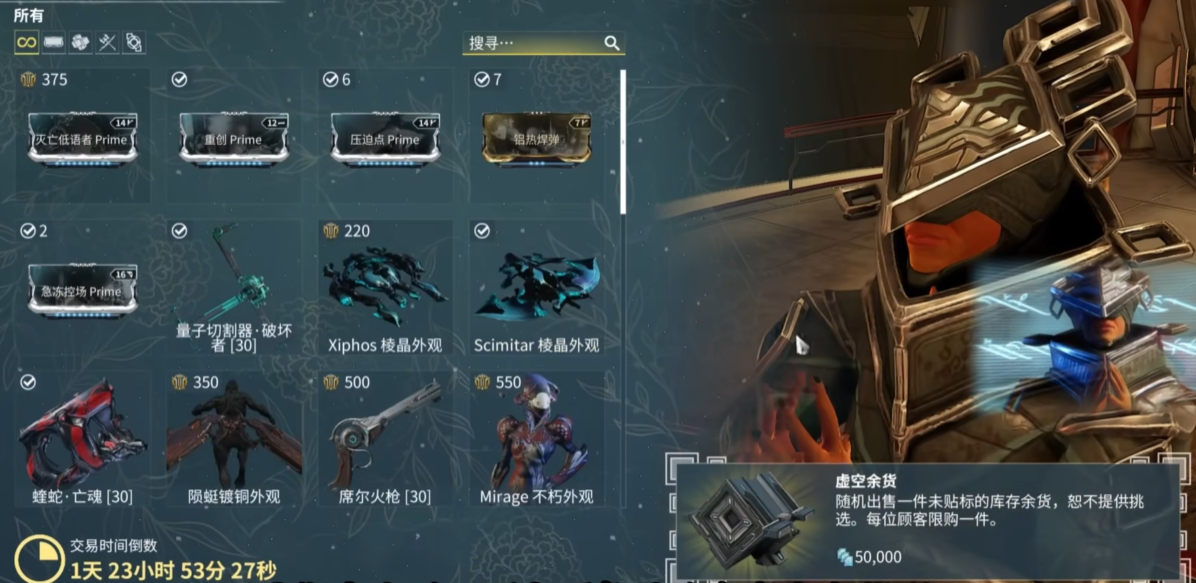
Task: Switch to the mod card filter tab
Action: point(53,42)
